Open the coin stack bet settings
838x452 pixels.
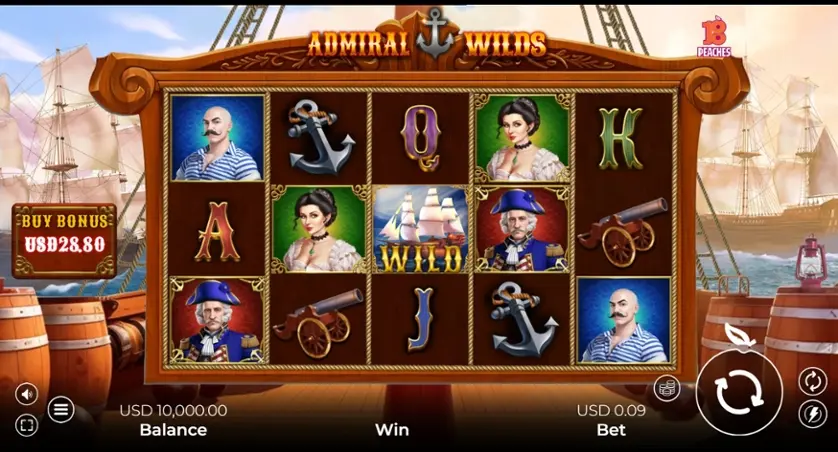667,388
